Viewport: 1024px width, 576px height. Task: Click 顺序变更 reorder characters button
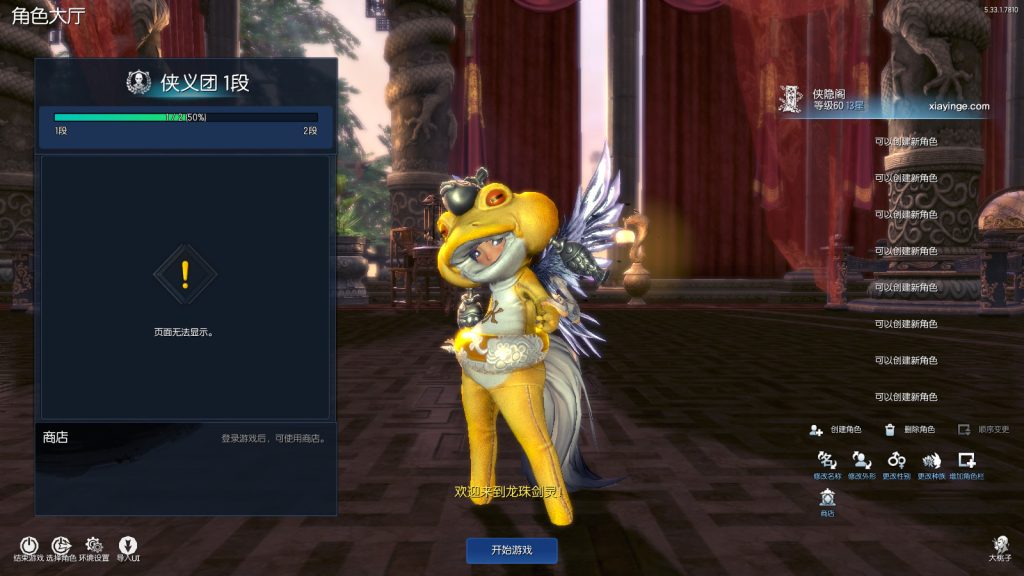(983, 430)
